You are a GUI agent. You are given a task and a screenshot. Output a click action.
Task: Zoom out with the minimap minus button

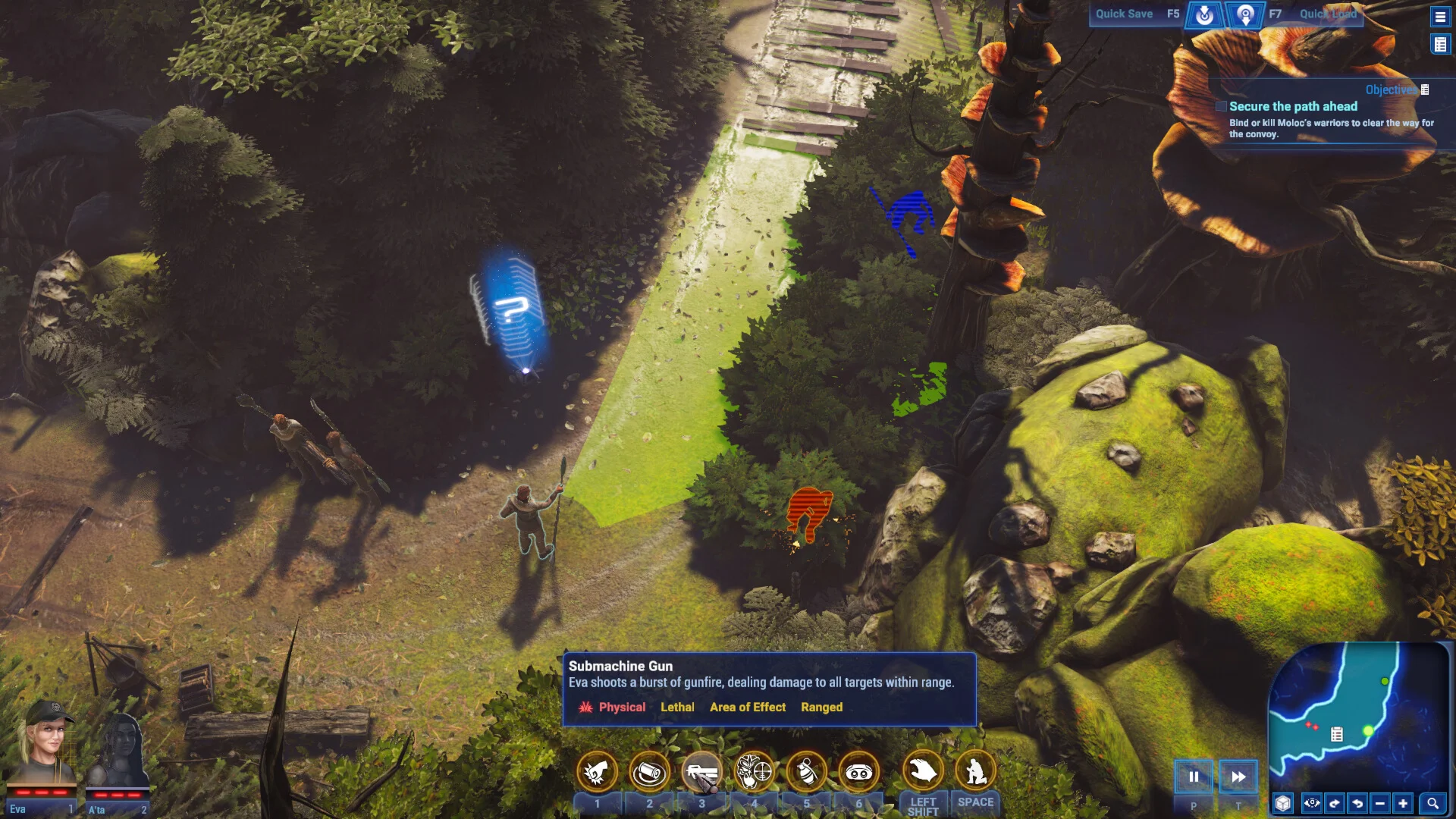pyautogui.click(x=1380, y=803)
